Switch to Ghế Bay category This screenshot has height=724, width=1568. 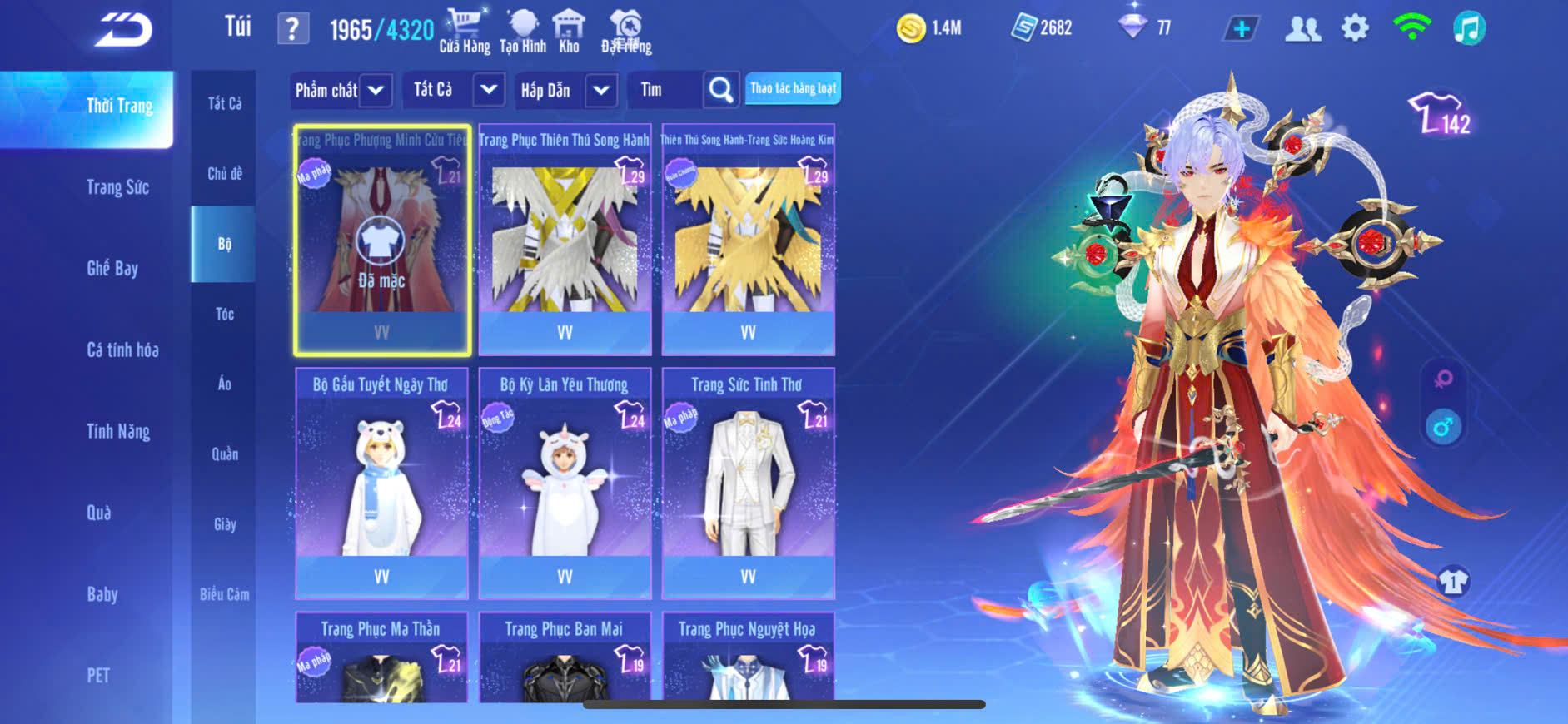112,268
